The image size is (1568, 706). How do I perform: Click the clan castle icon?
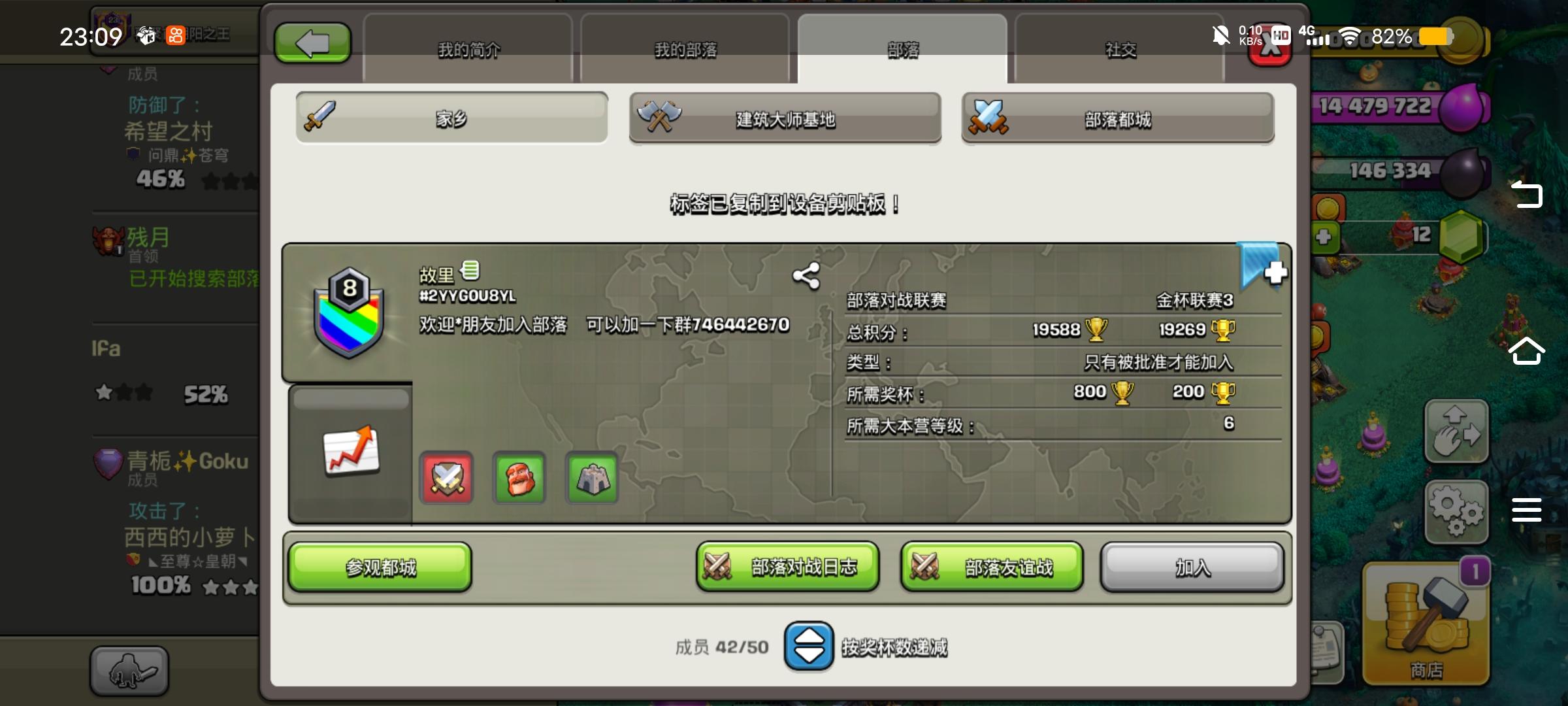click(x=591, y=478)
